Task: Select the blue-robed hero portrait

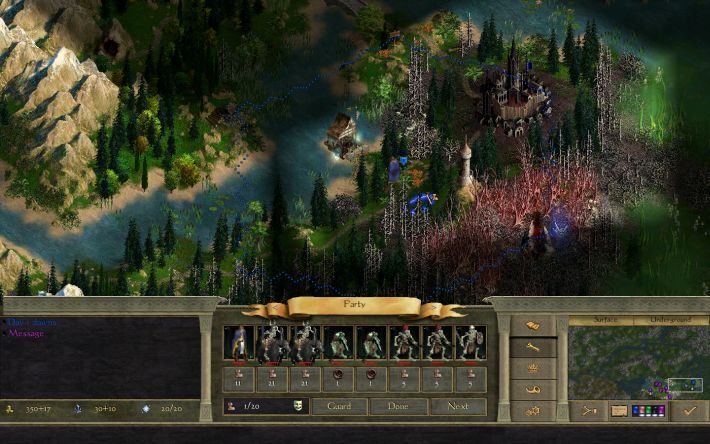Action: (x=239, y=343)
